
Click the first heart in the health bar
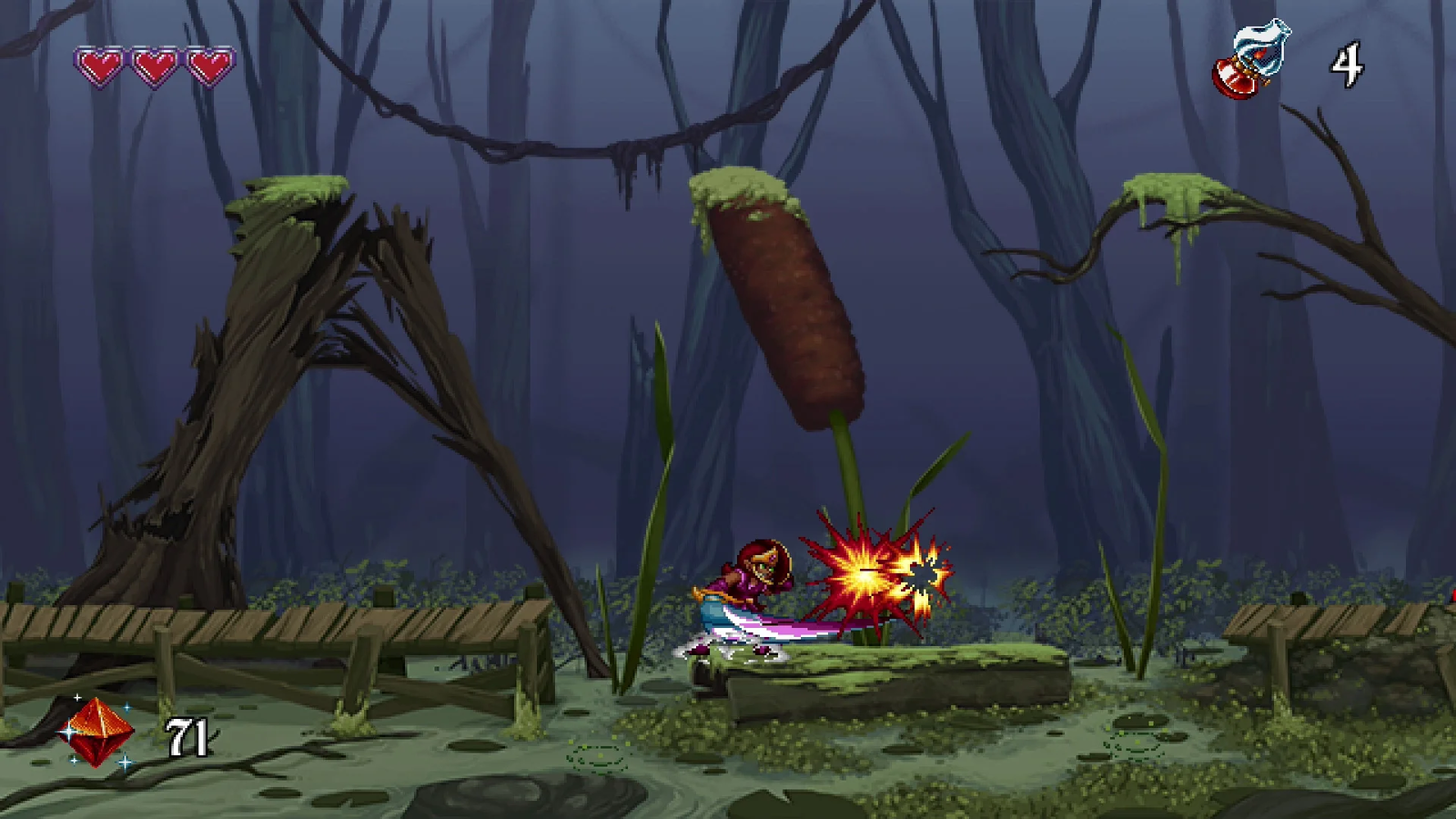[x=100, y=66]
